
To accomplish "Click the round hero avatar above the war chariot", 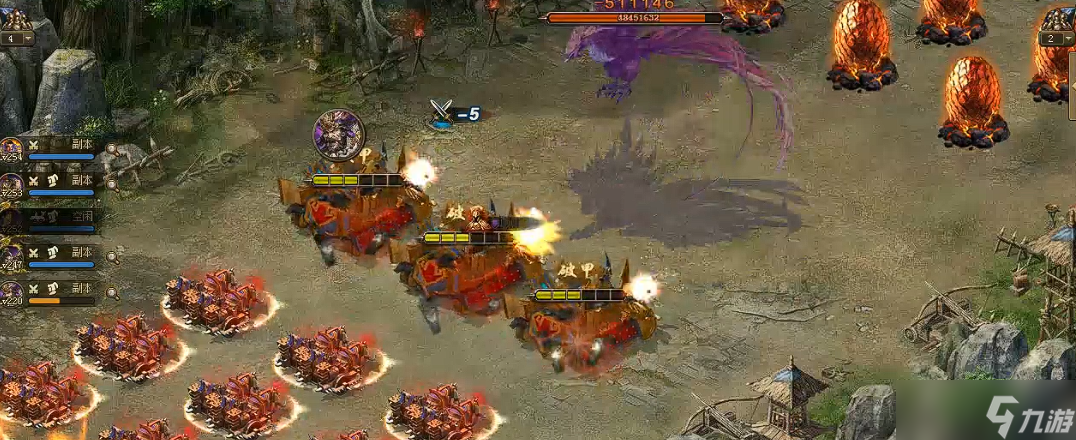I will pyautogui.click(x=338, y=135).
